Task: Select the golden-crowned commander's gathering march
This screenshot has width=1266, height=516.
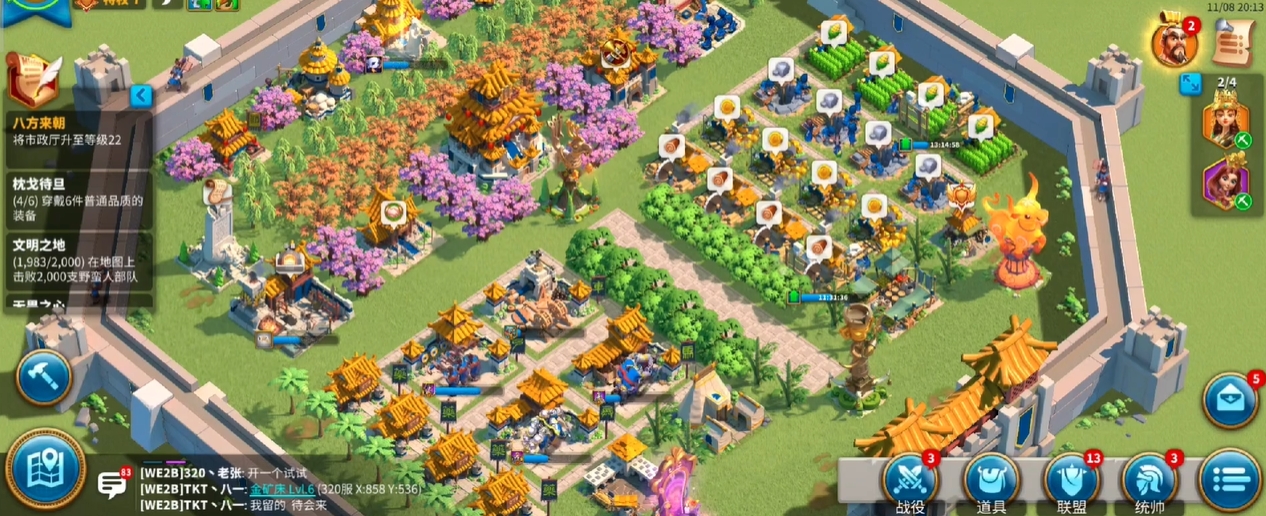Action: [x=1227, y=123]
